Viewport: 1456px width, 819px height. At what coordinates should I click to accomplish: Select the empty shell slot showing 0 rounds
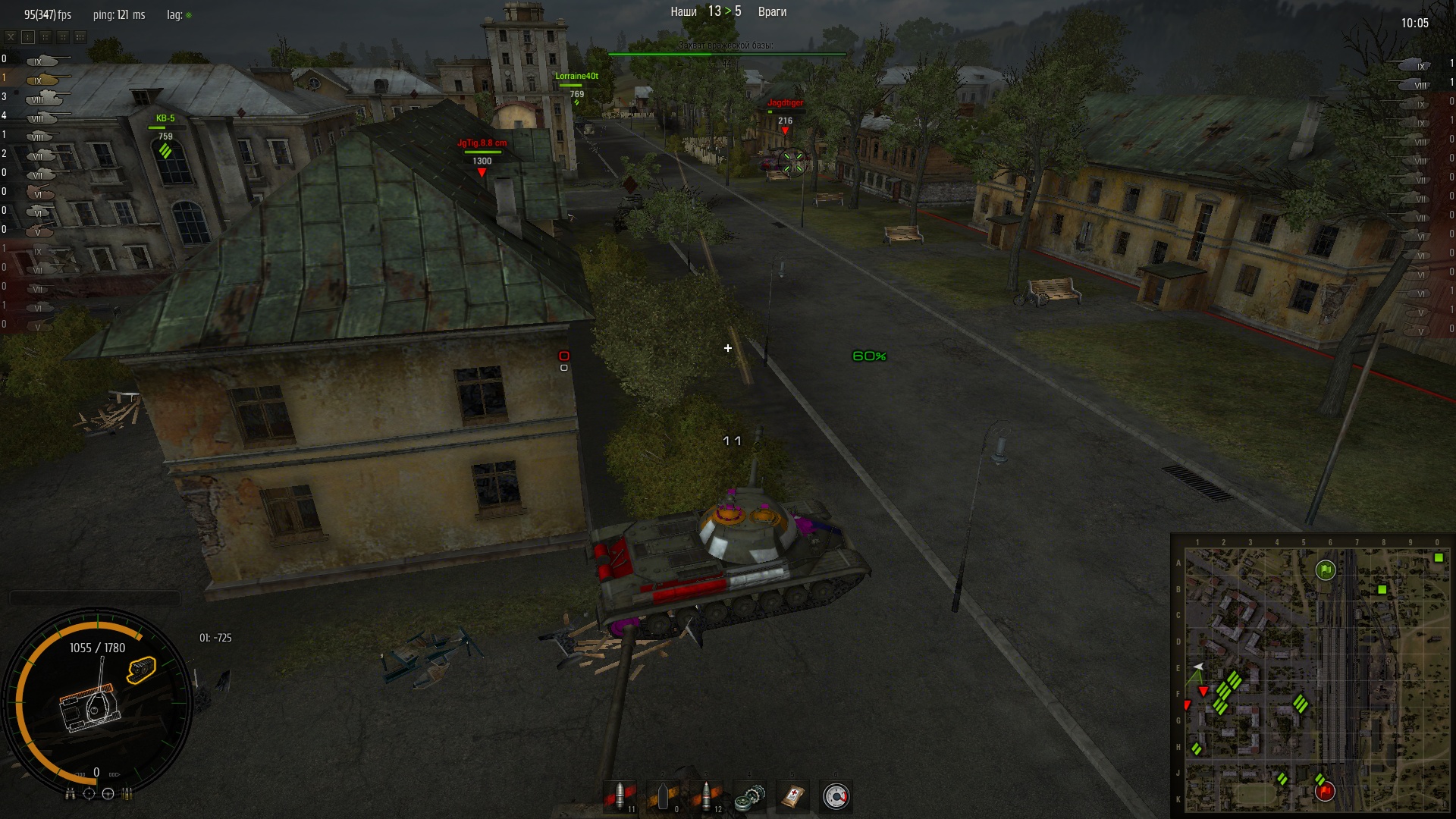coord(664,796)
